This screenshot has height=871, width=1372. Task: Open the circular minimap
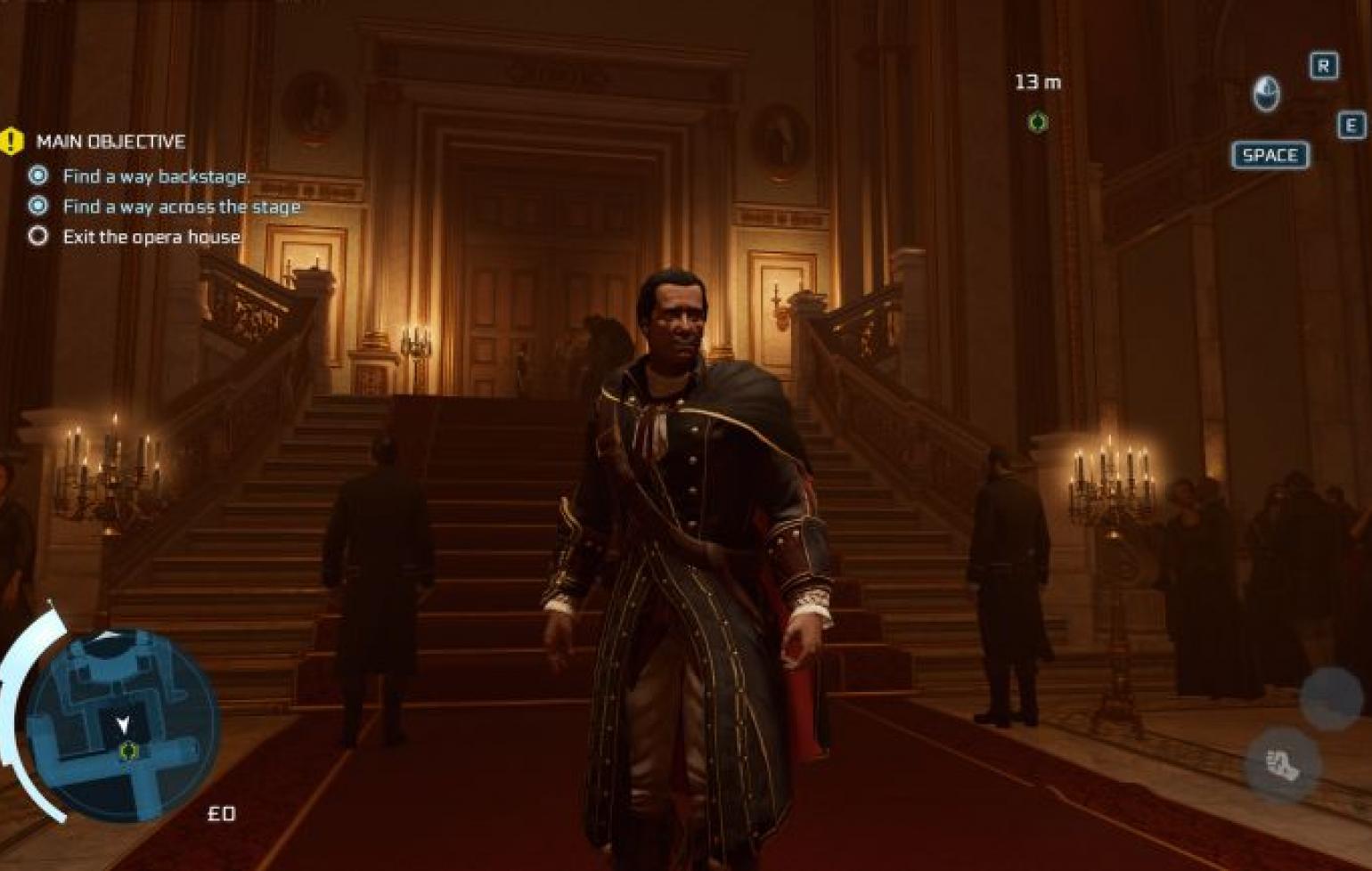click(120, 723)
